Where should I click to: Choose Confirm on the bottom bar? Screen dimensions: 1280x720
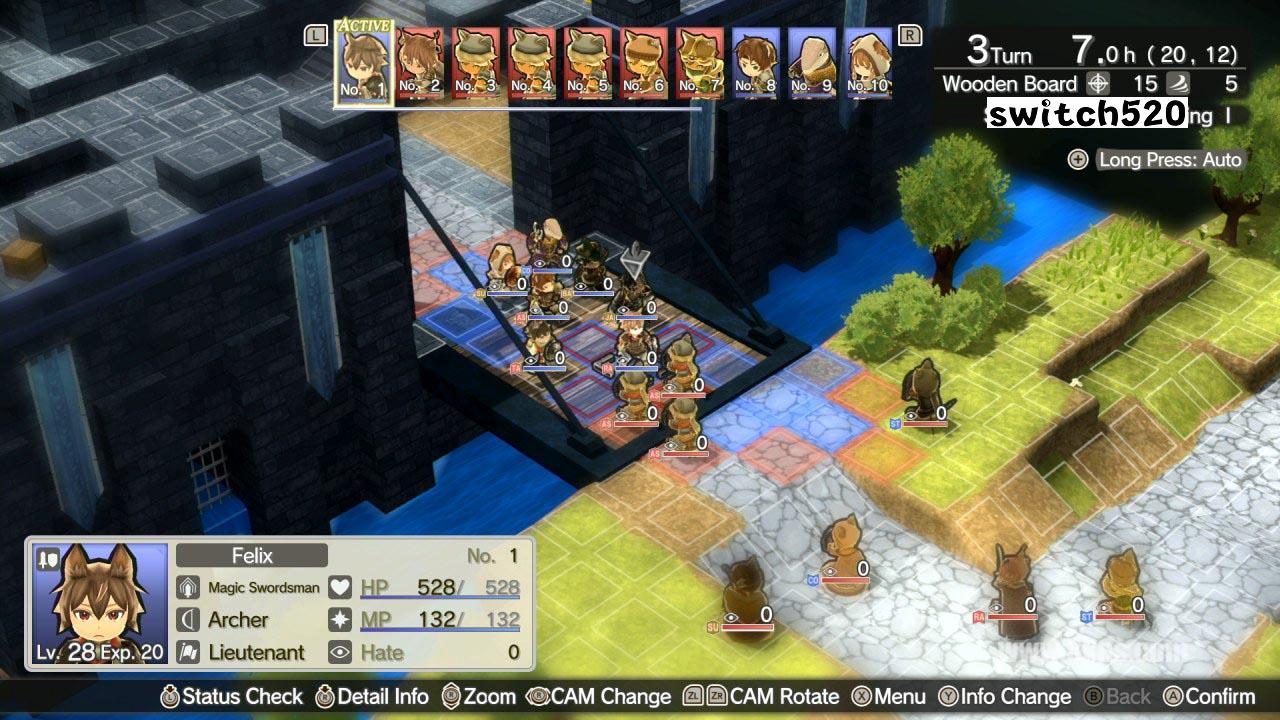pos(1208,697)
